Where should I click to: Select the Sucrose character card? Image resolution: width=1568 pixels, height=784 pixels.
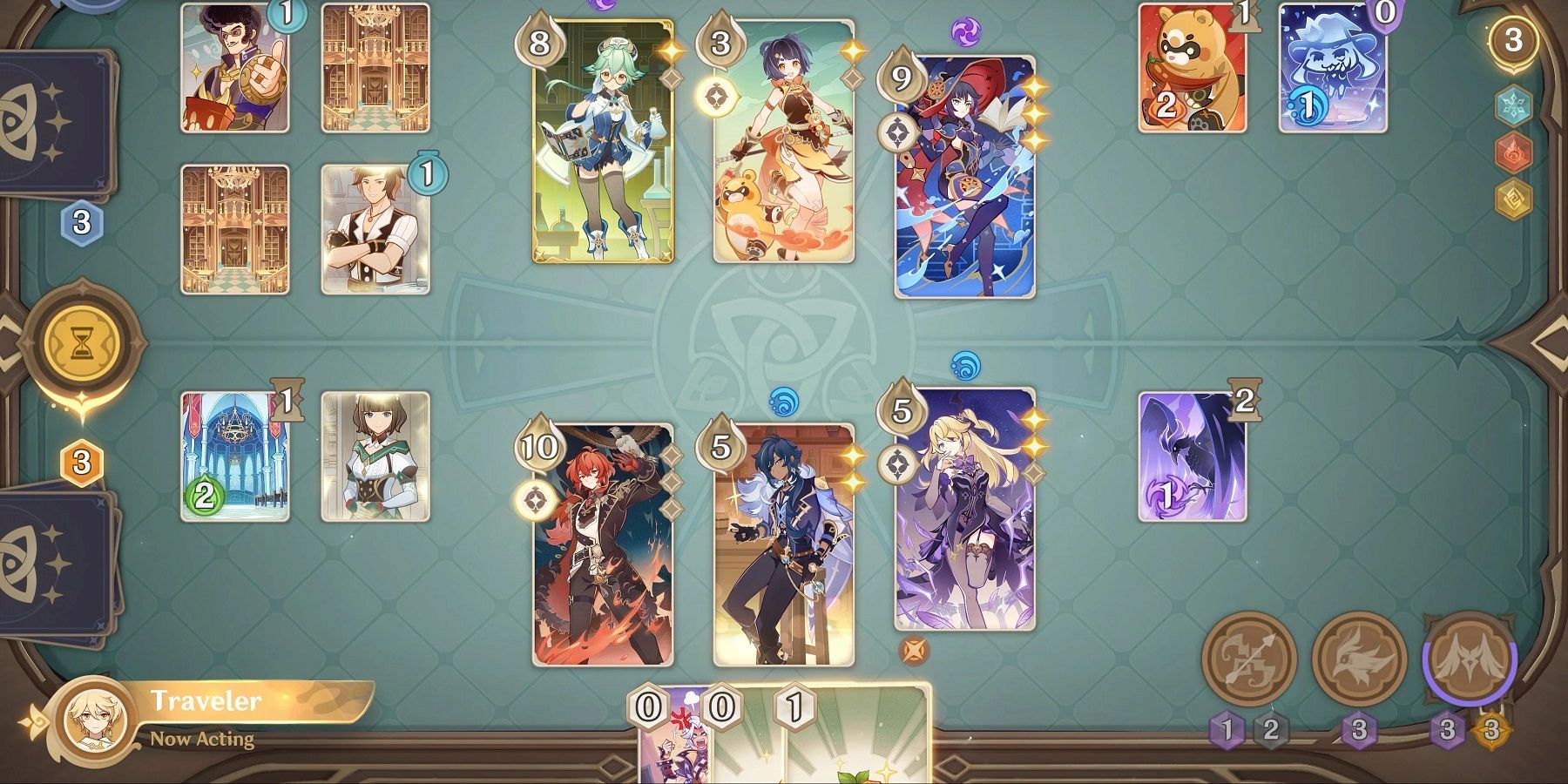603,144
